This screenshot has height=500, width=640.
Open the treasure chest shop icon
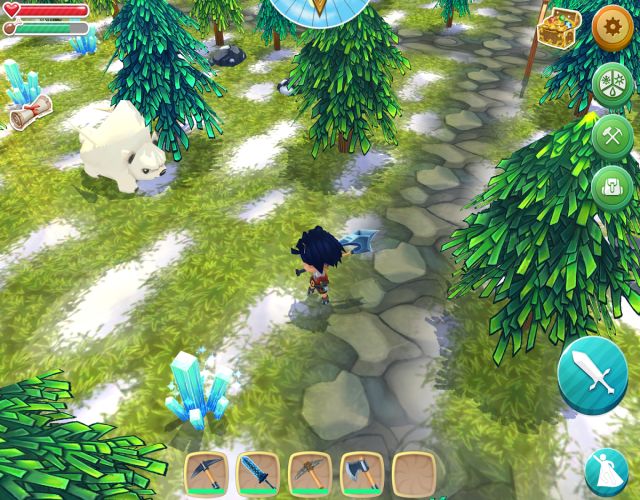tap(559, 29)
